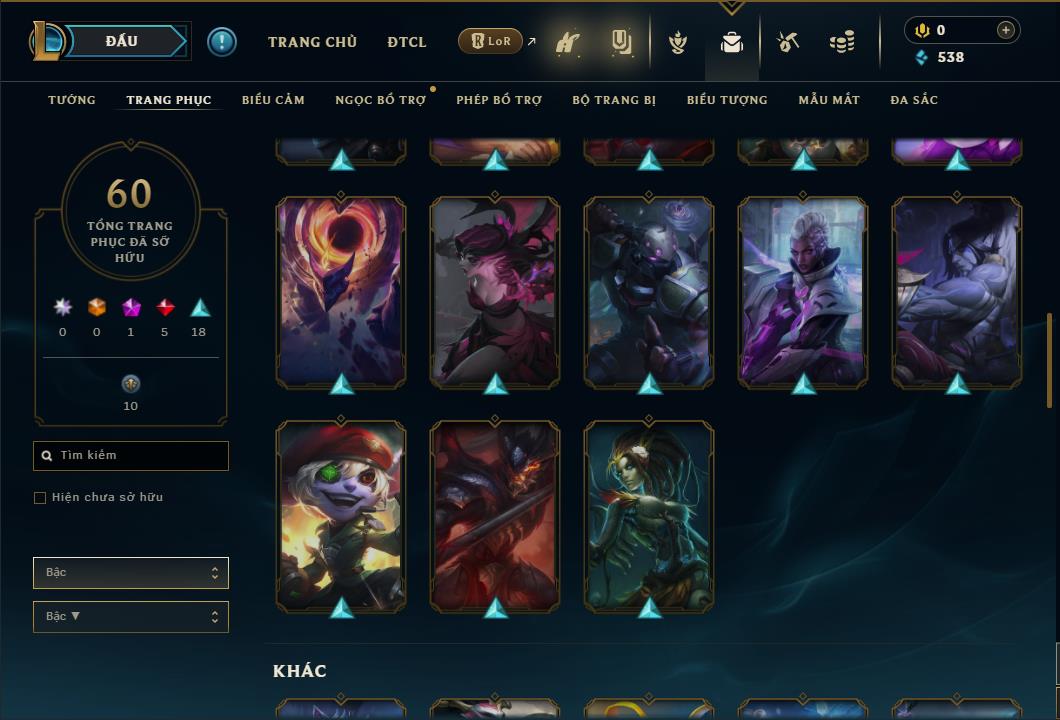Toggle the Hiện chưa sở hữu checkbox
This screenshot has height=720, width=1060.
(x=40, y=498)
